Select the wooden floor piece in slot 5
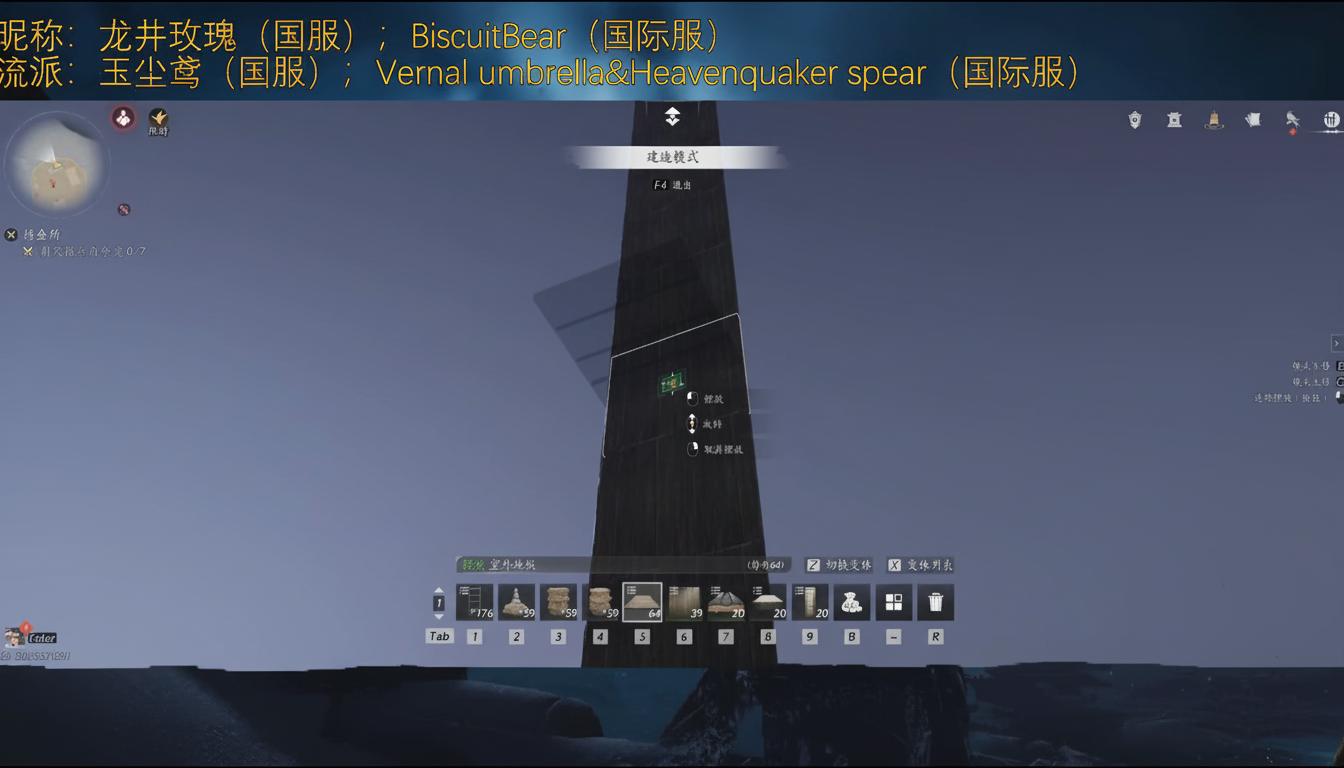 tap(641, 602)
